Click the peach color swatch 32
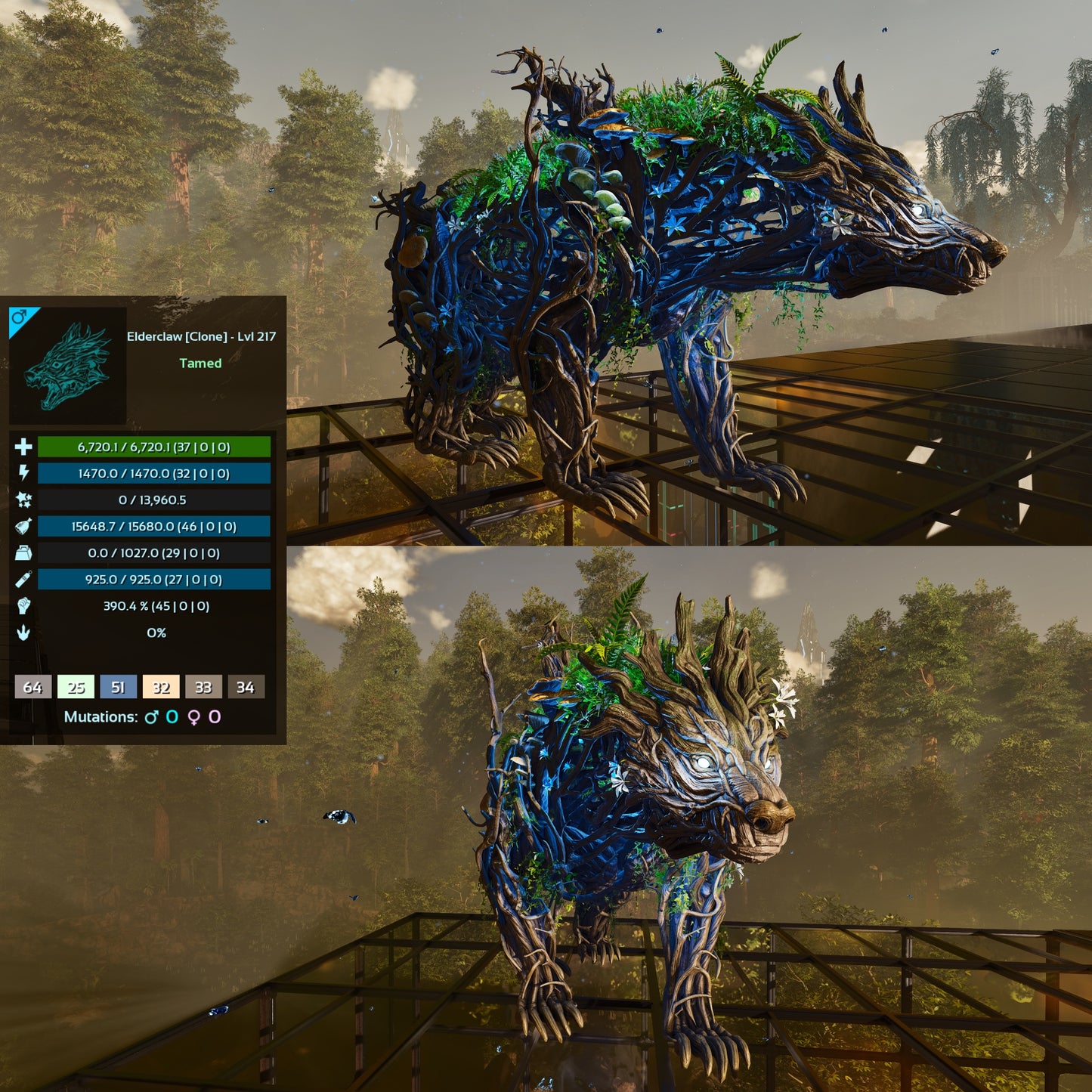1092x1092 pixels. 161,687
